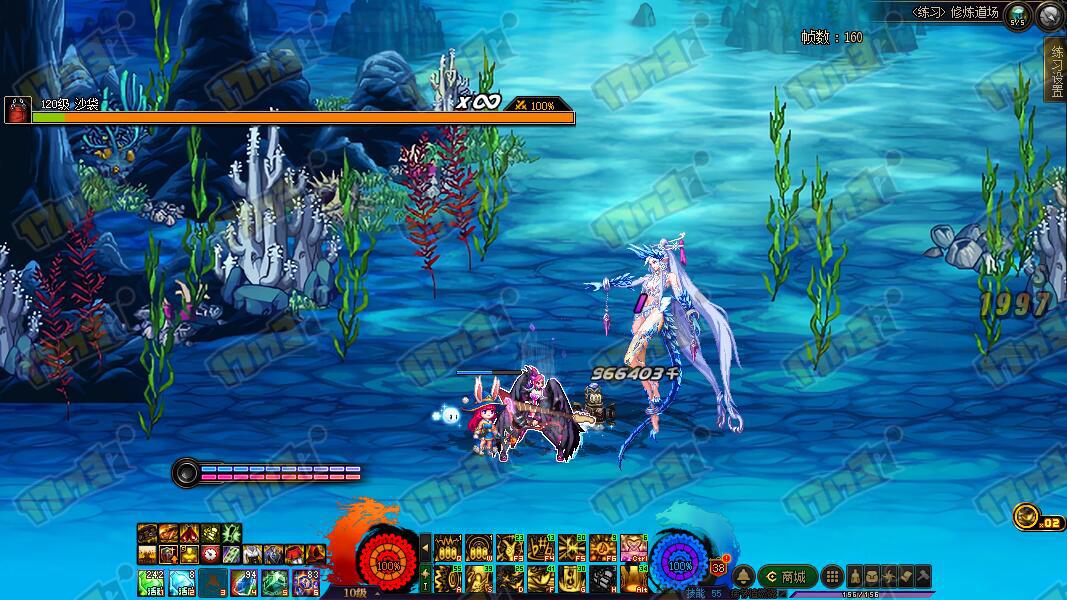Open the compass minimap button

[x=1050, y=16]
